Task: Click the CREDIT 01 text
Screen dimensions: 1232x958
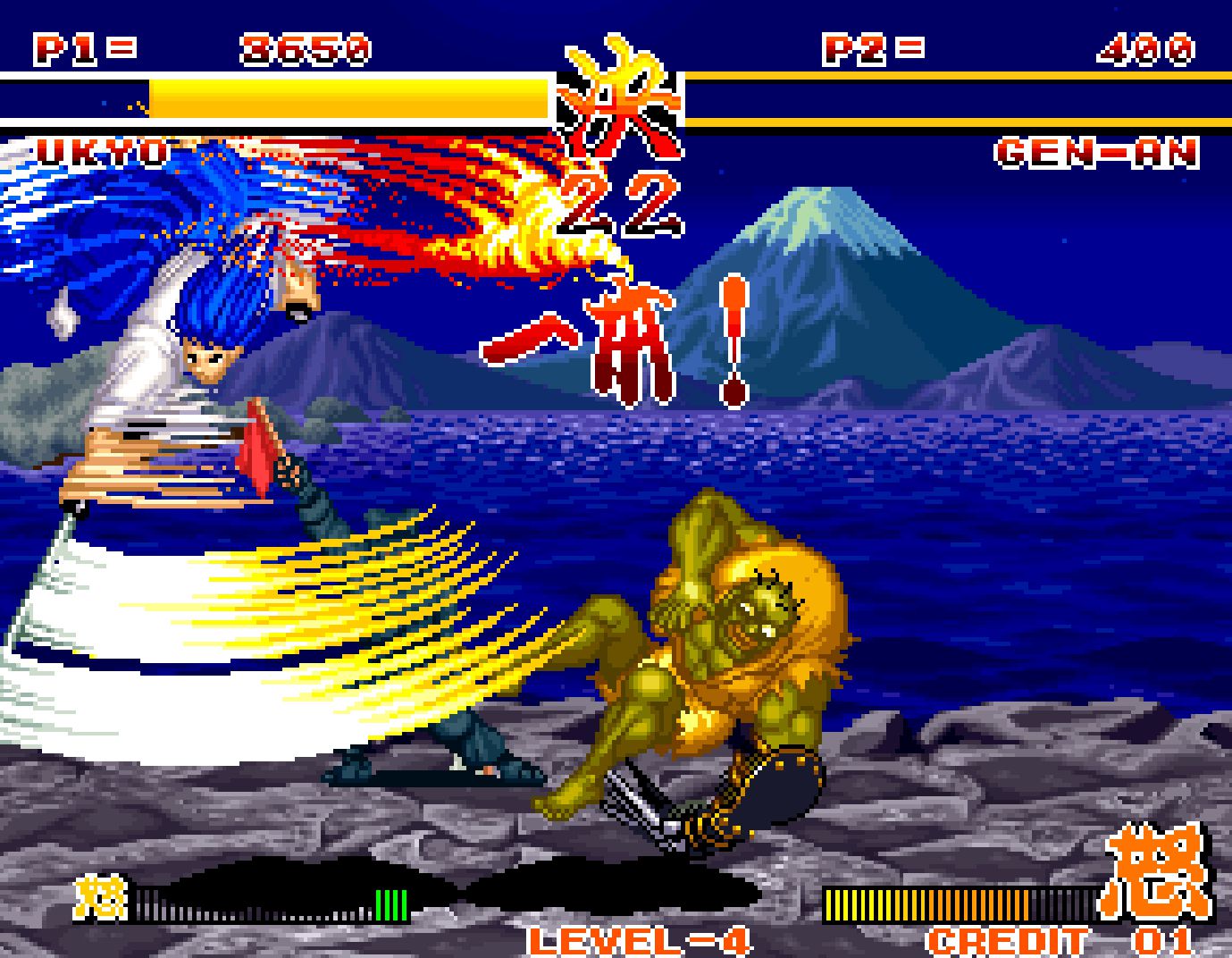Action: (1008, 943)
